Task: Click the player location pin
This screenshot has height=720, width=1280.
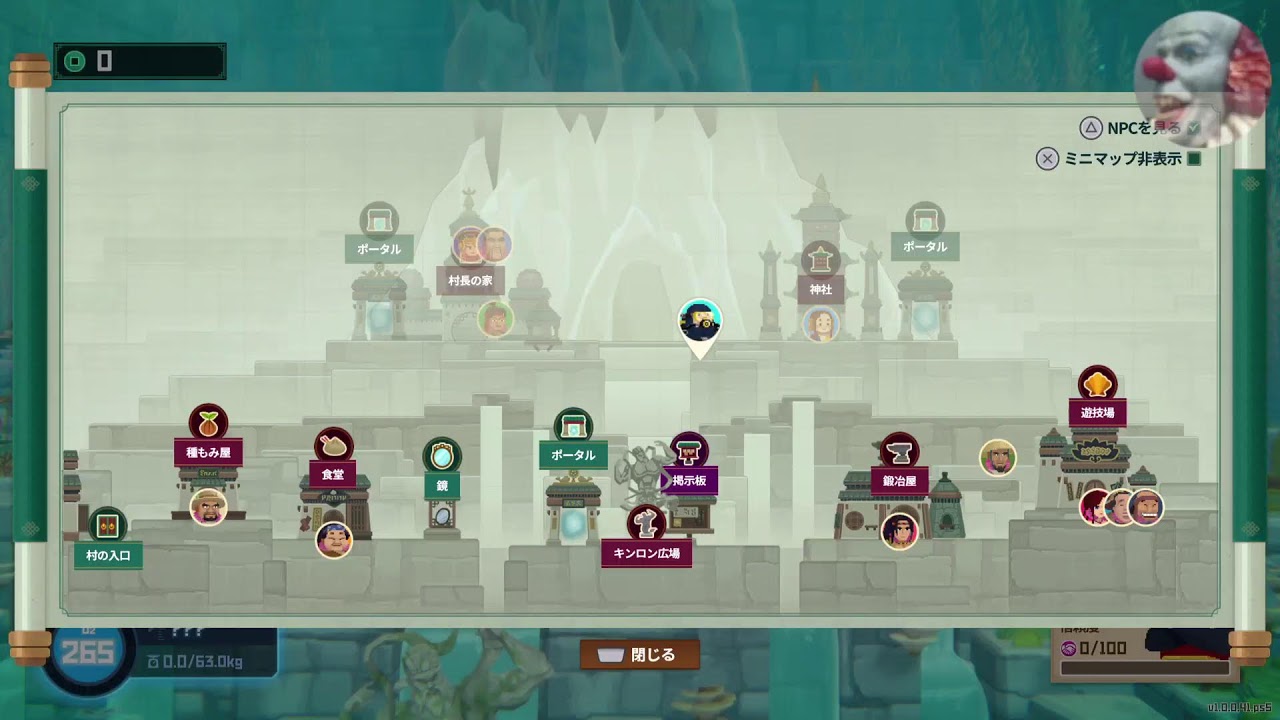Action: click(x=700, y=322)
